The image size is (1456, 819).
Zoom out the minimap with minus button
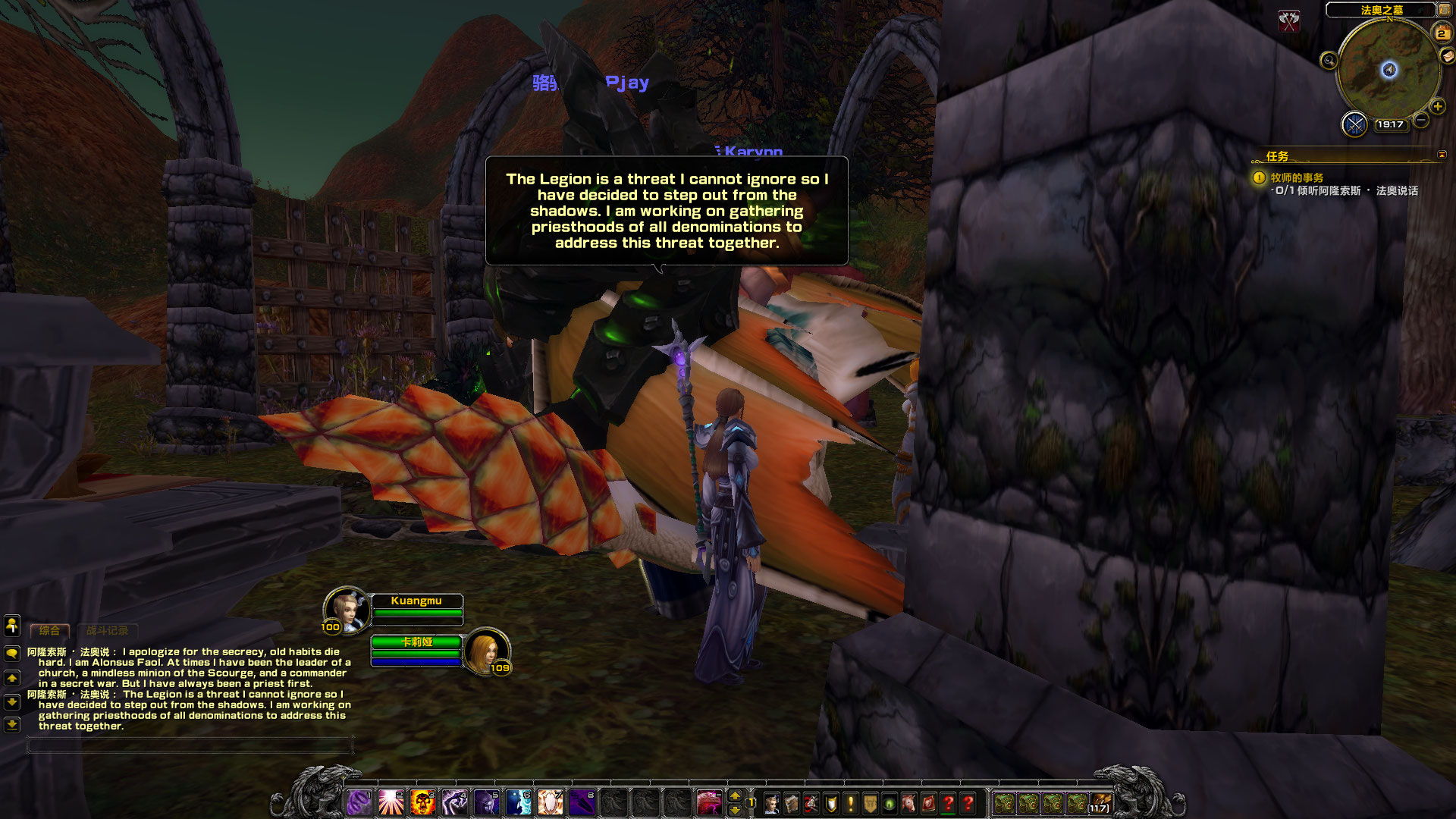pos(1421,120)
